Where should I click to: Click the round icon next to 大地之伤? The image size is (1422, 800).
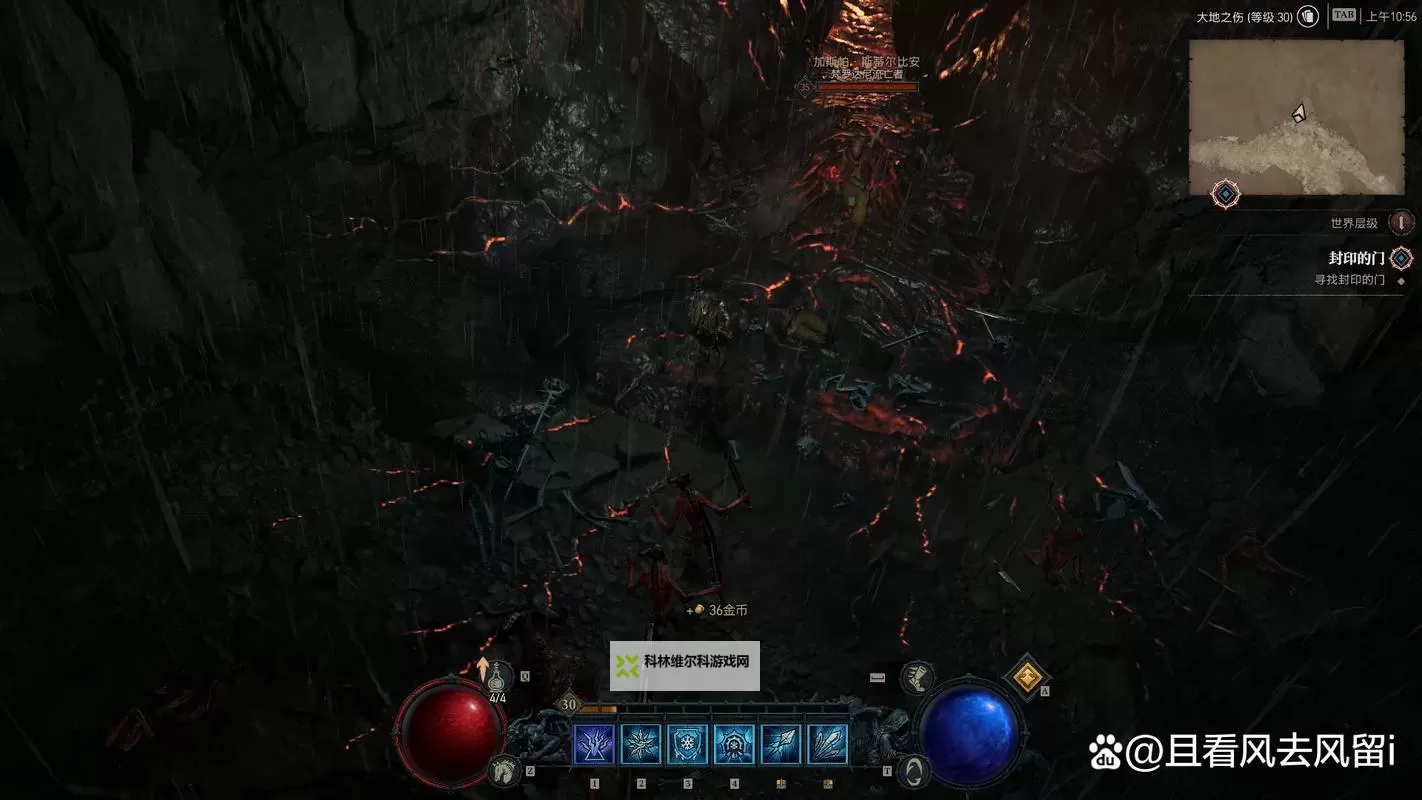click(1308, 17)
